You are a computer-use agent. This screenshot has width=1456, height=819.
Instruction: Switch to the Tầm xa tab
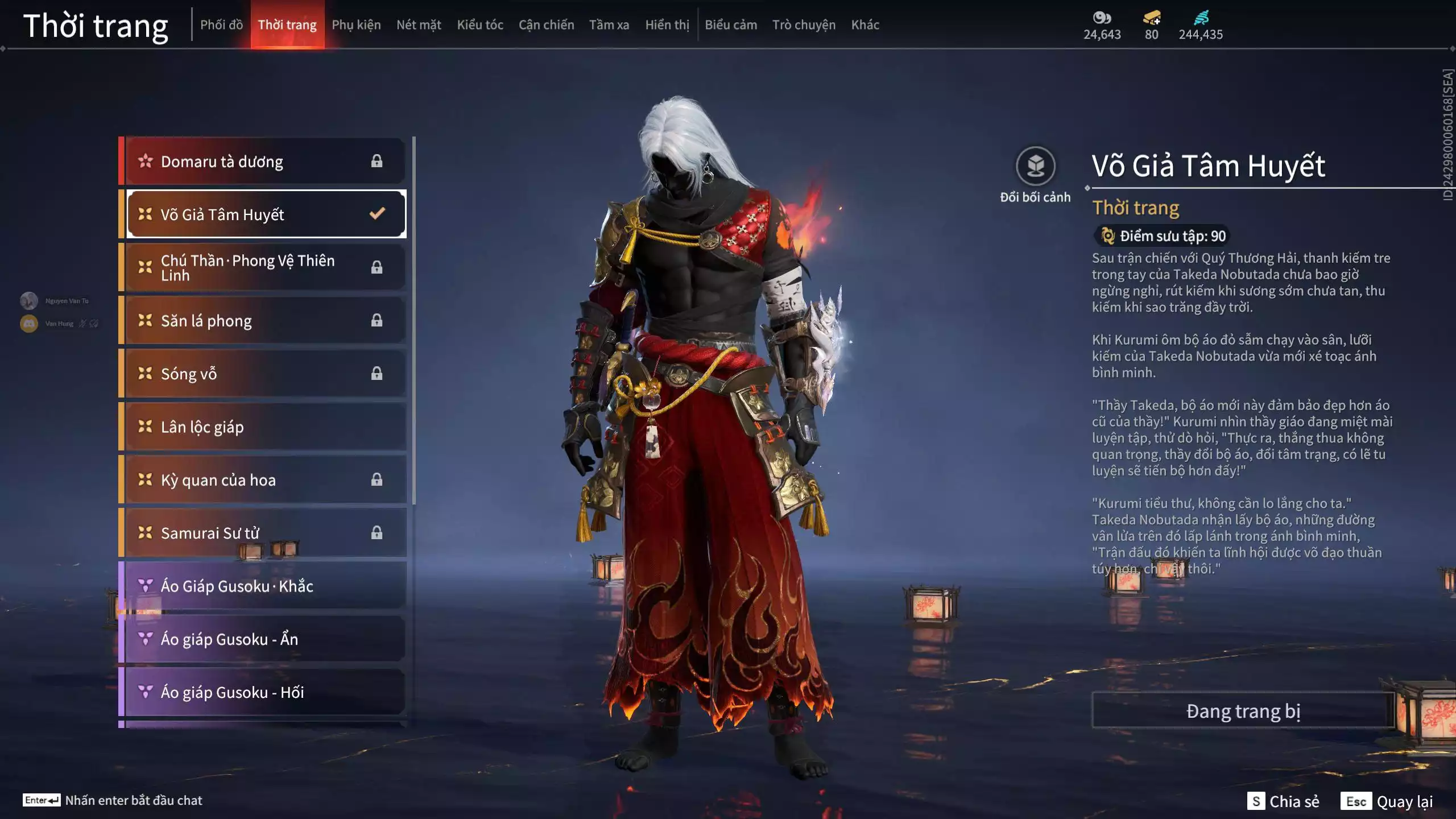point(609,25)
